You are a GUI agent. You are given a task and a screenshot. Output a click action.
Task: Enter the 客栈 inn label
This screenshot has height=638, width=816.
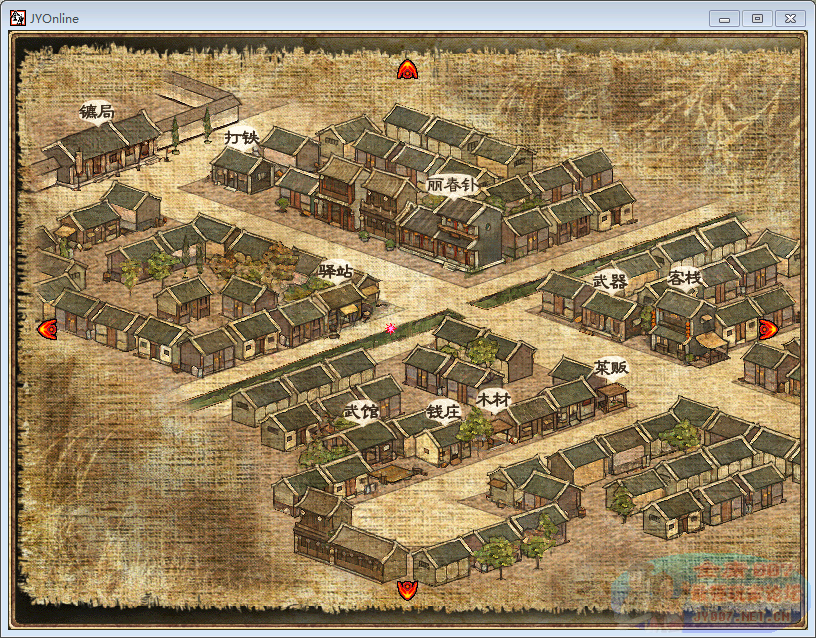[686, 277]
